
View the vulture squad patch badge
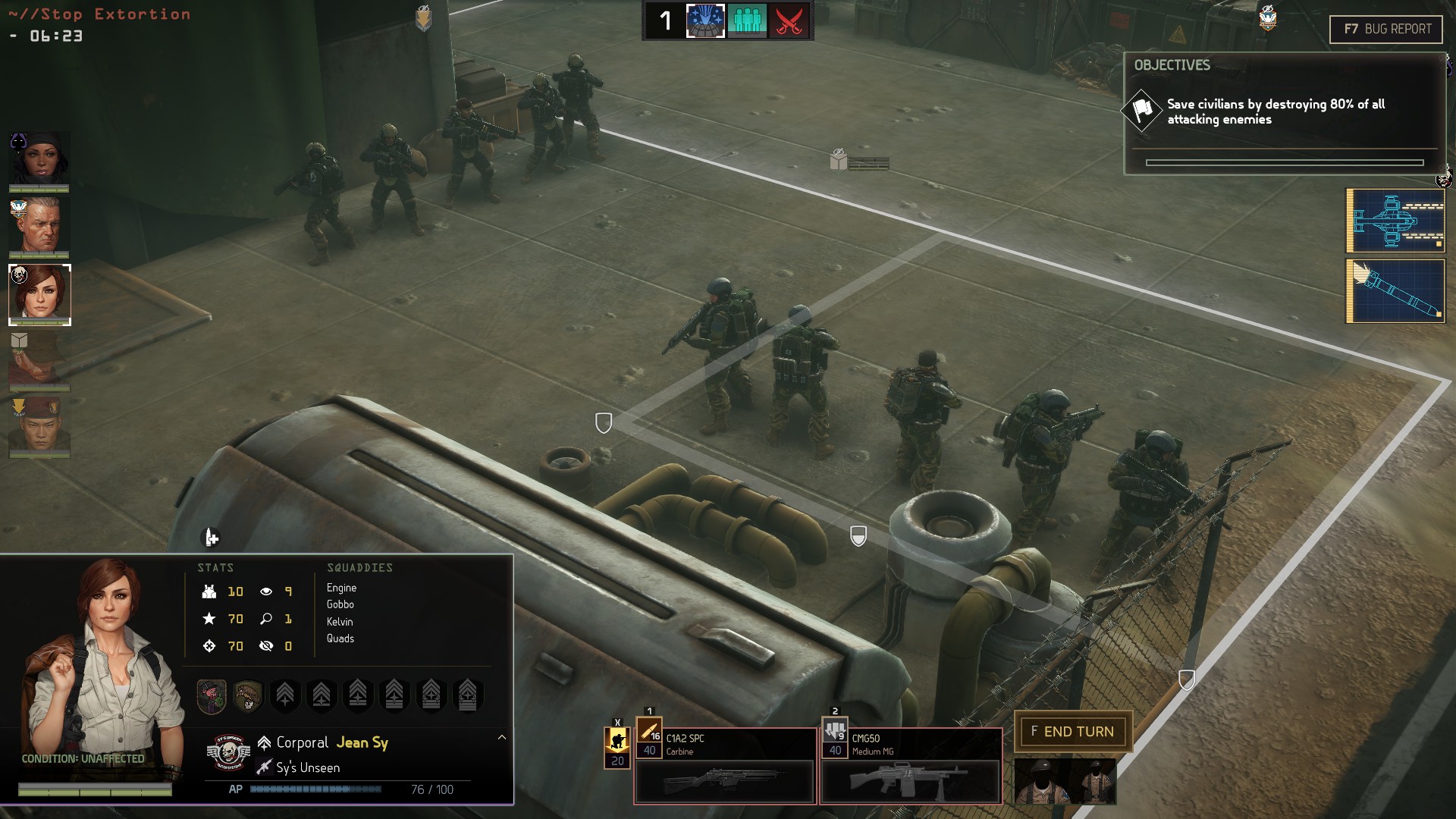pyautogui.click(x=248, y=695)
